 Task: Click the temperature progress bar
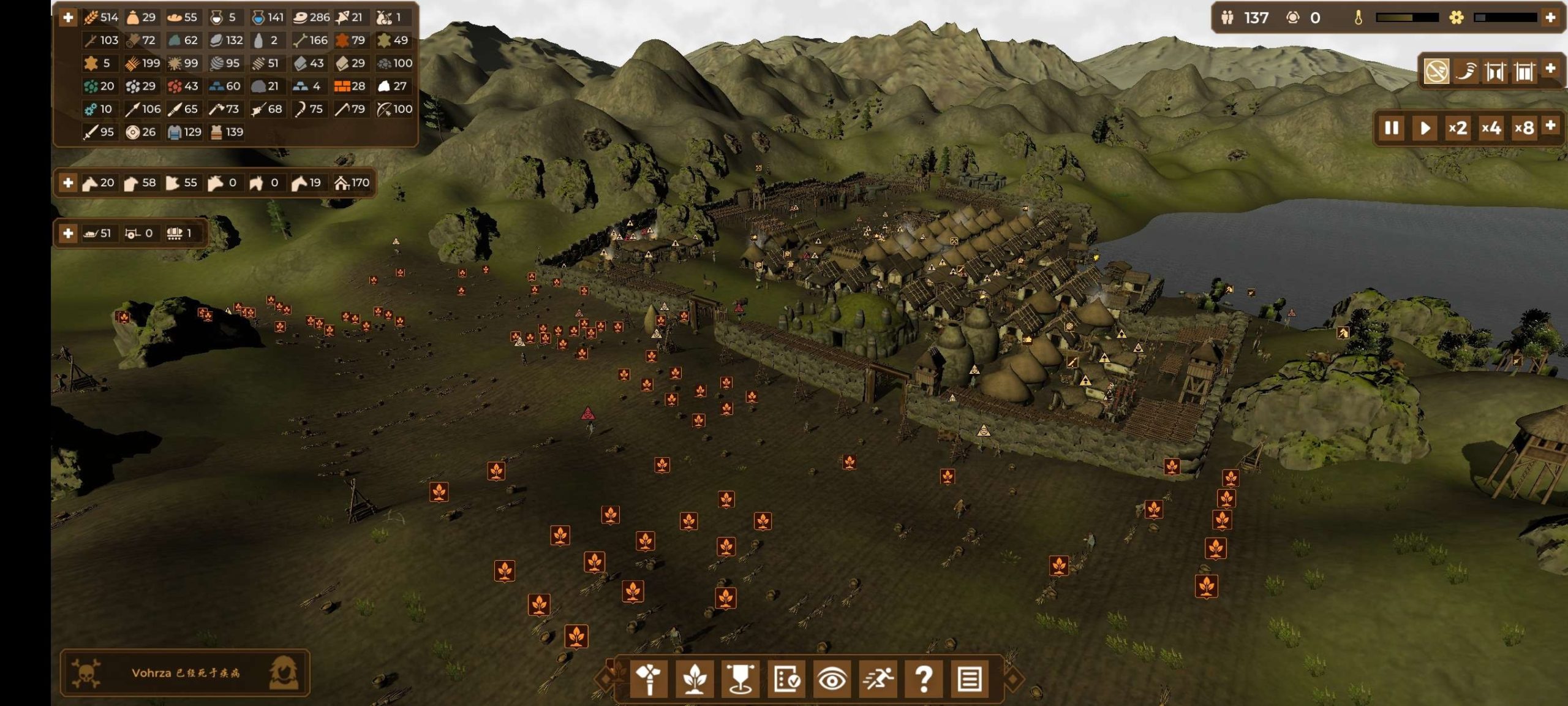pos(1406,18)
